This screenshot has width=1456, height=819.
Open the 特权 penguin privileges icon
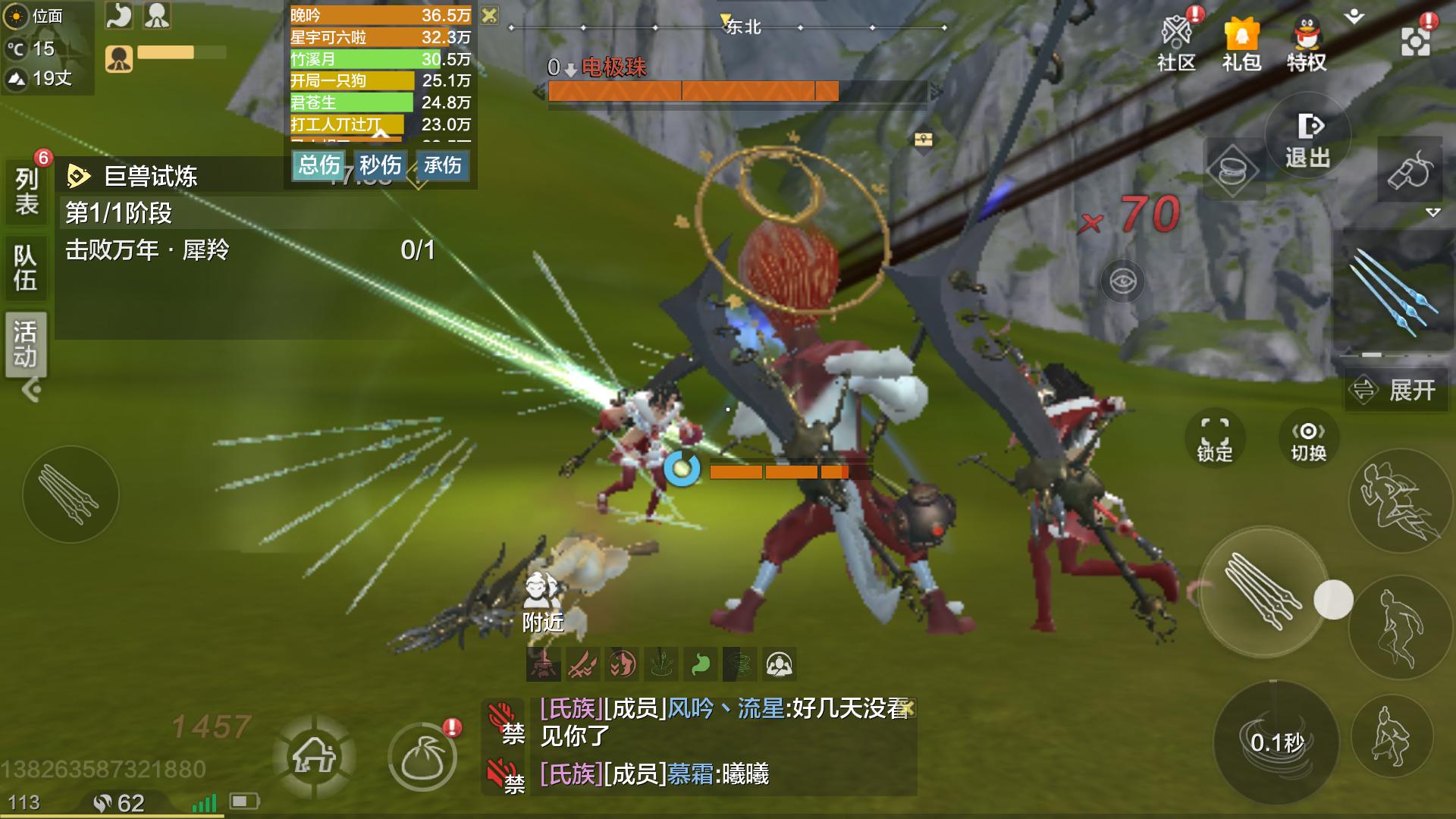click(x=1306, y=44)
